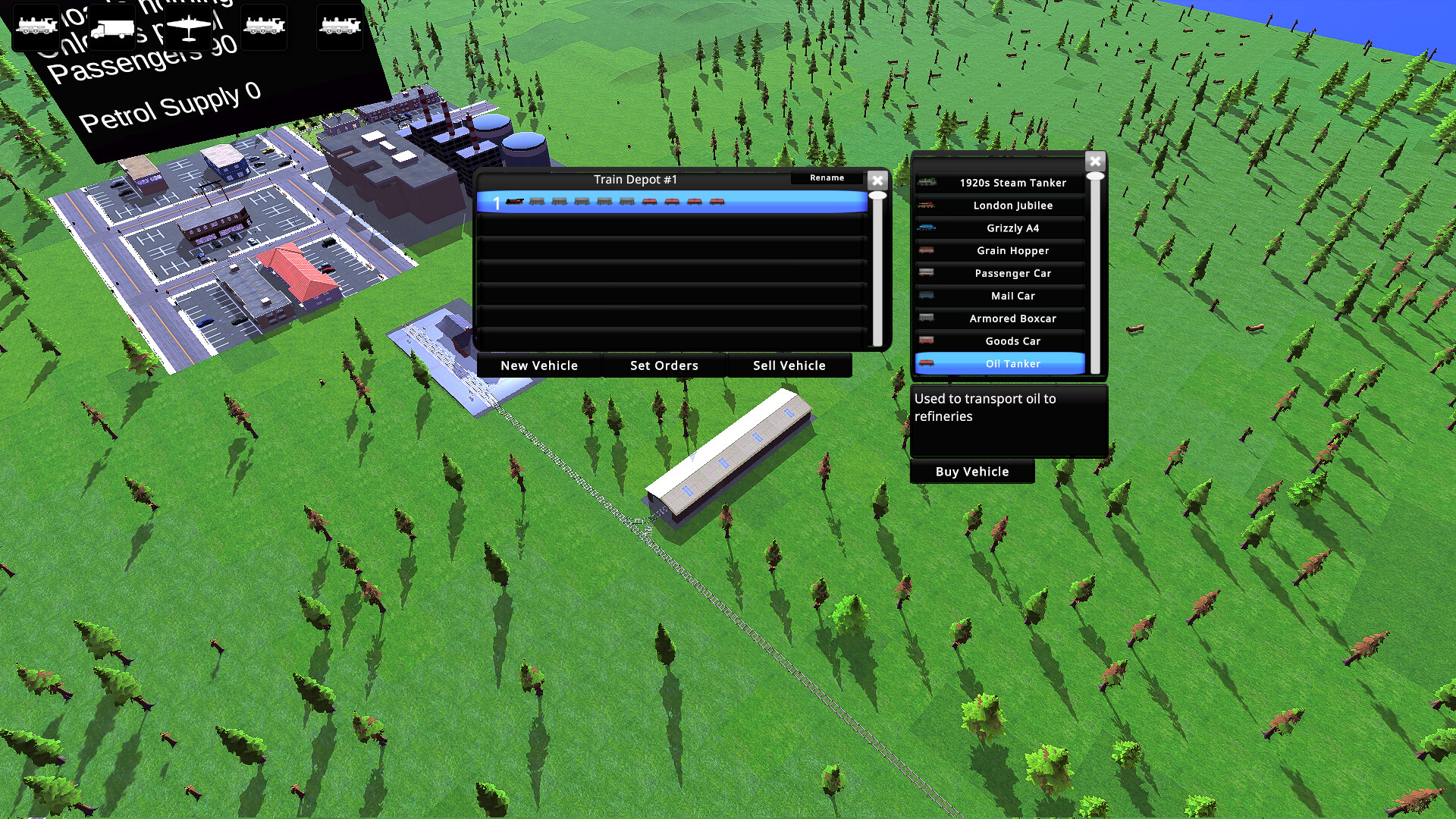Select the airplane icon in the top toolbar
The image size is (1456, 819).
187,25
